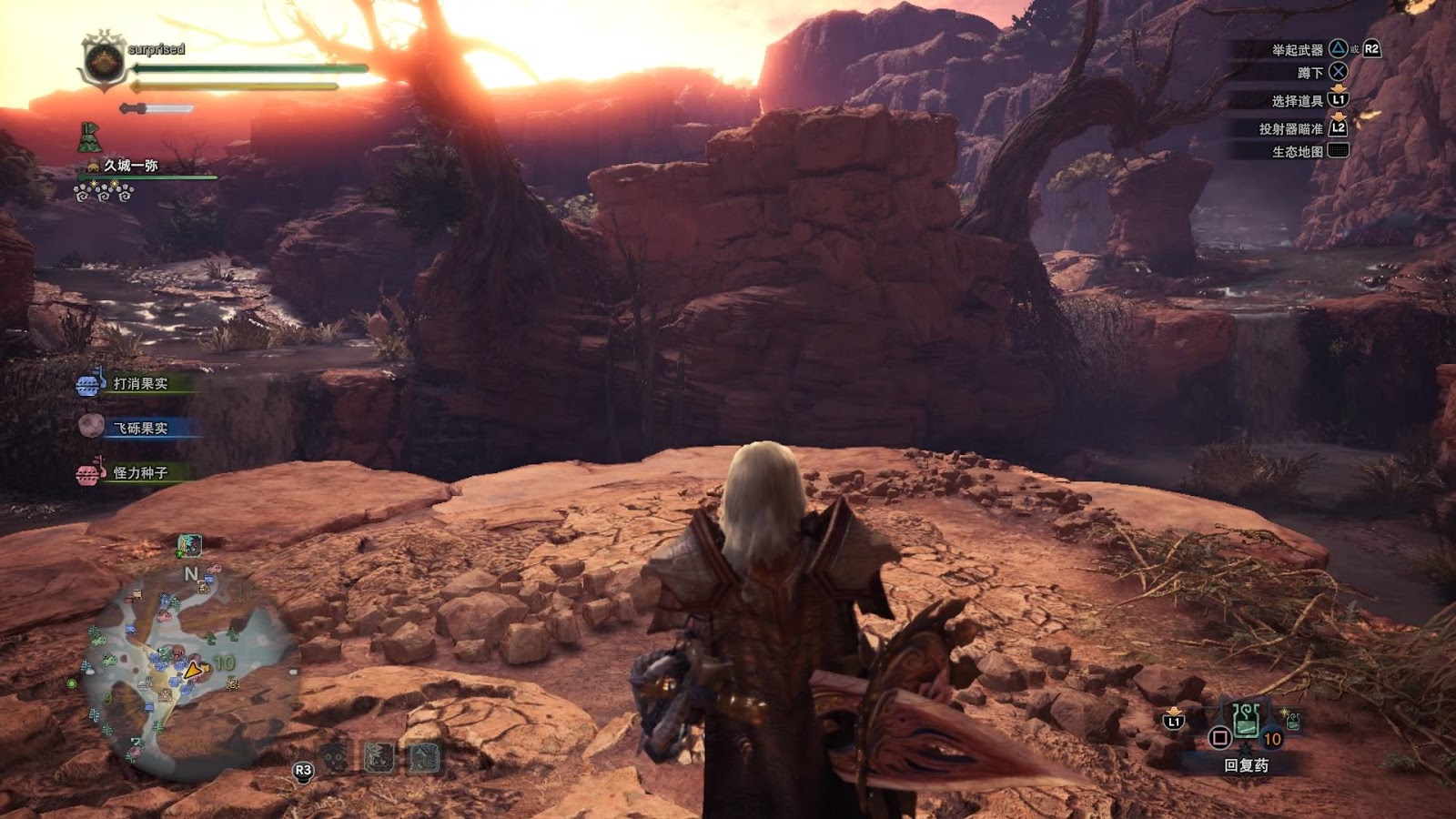Select the 回复药 potion in the item bar

(x=1246, y=722)
